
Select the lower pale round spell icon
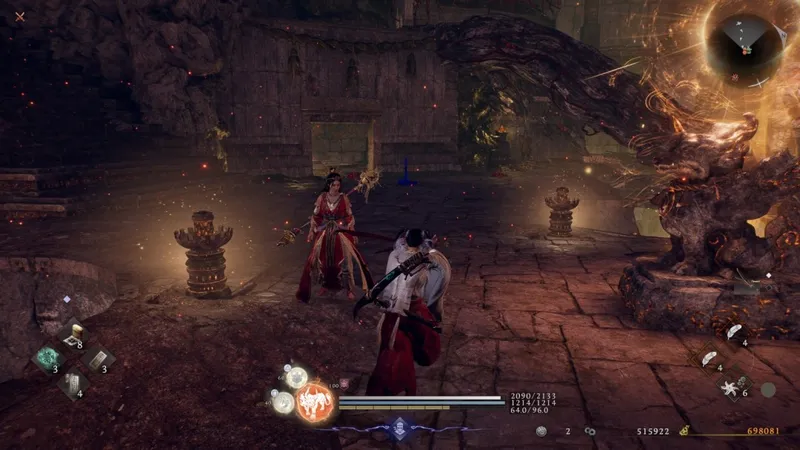284,401
